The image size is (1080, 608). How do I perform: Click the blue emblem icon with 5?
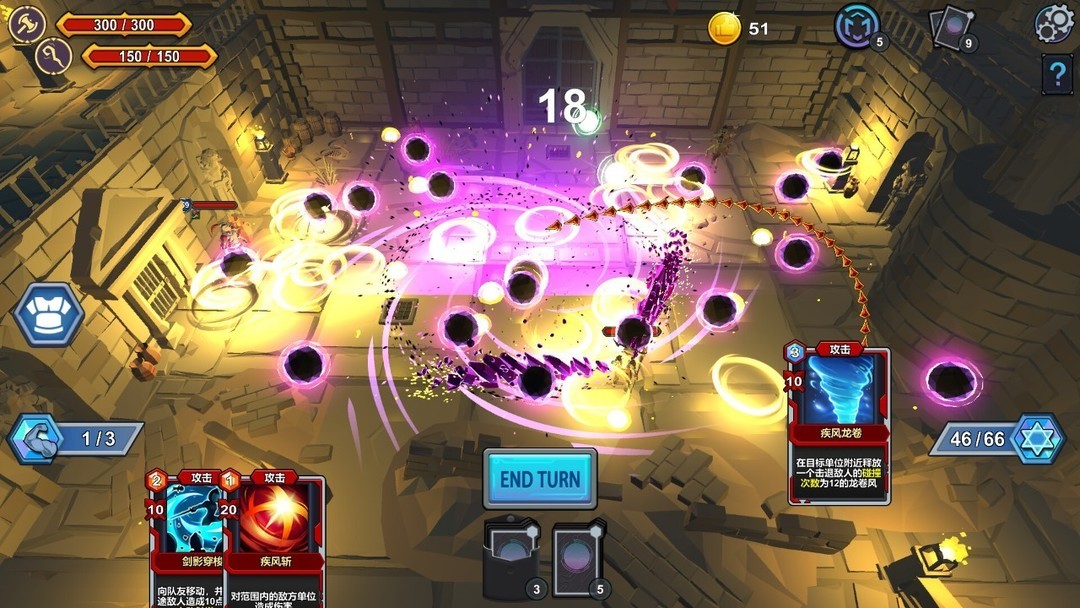[857, 26]
